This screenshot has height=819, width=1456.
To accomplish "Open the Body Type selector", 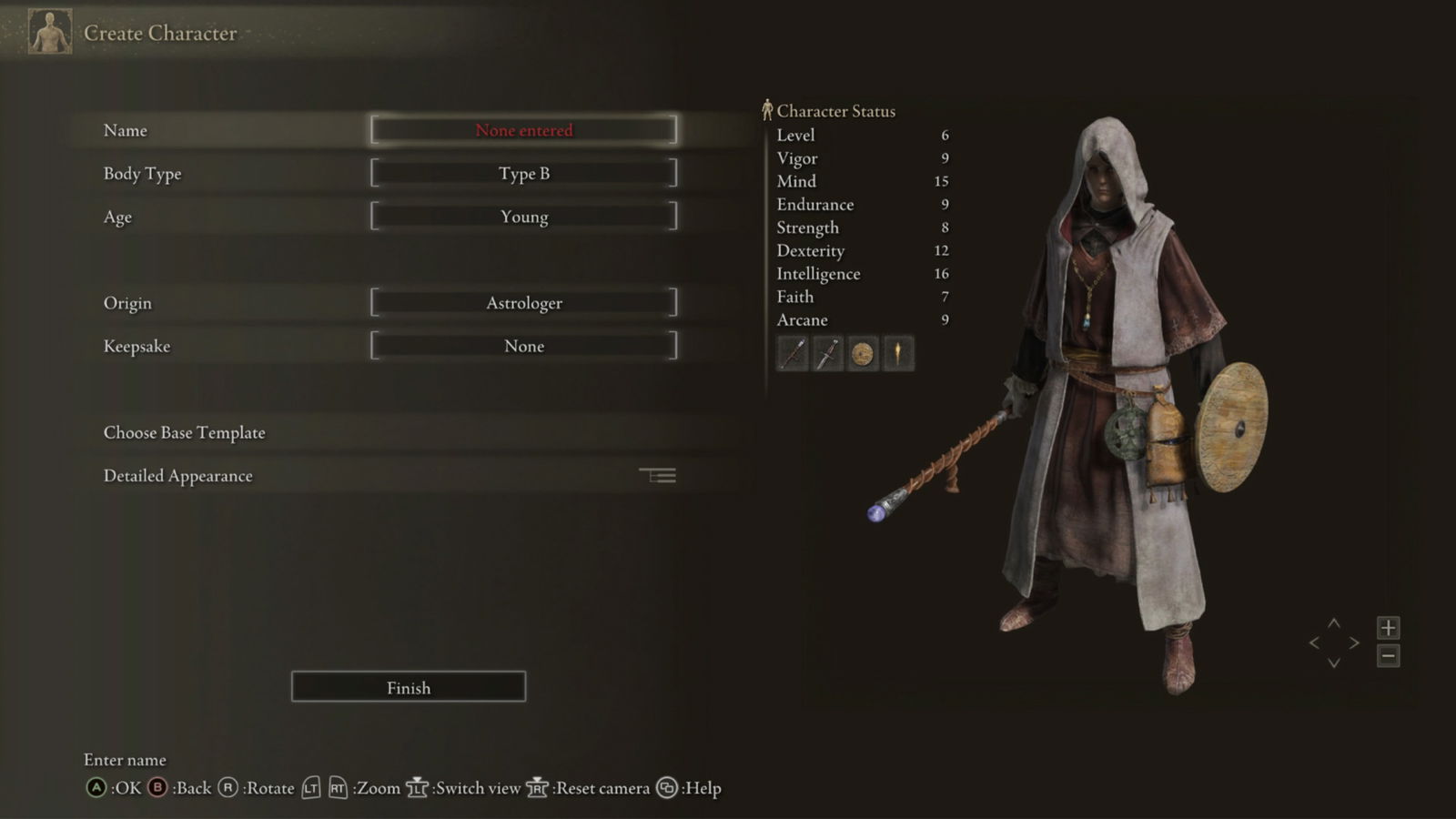I will tap(523, 173).
